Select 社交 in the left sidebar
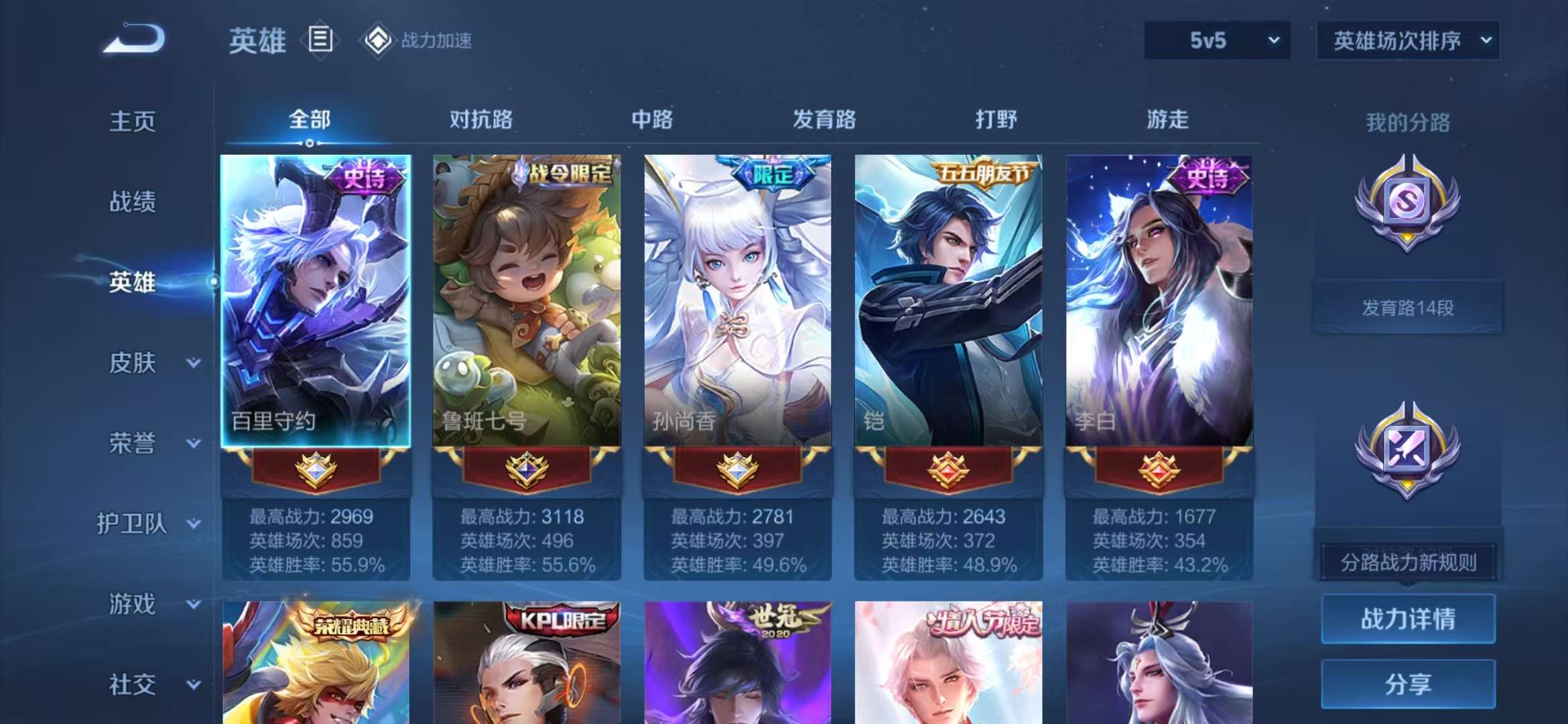The width and height of the screenshot is (1568, 724). pos(131,684)
